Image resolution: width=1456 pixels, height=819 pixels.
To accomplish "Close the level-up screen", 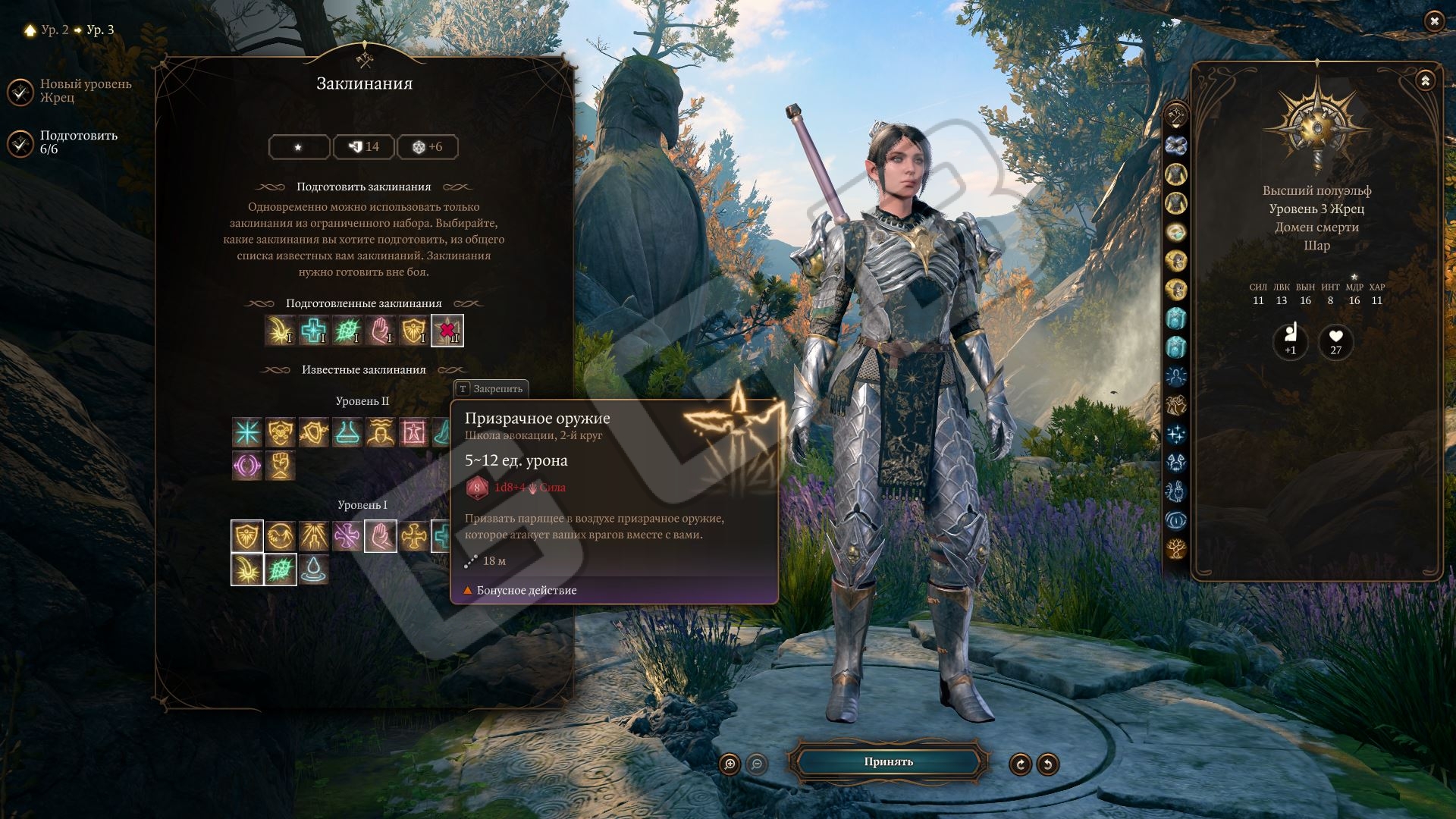I will pyautogui.click(x=1434, y=22).
